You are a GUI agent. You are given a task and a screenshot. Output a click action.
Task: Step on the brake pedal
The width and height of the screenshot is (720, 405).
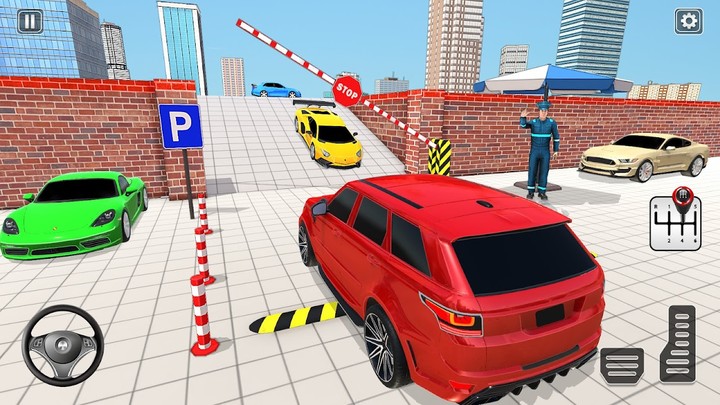[x=622, y=365]
